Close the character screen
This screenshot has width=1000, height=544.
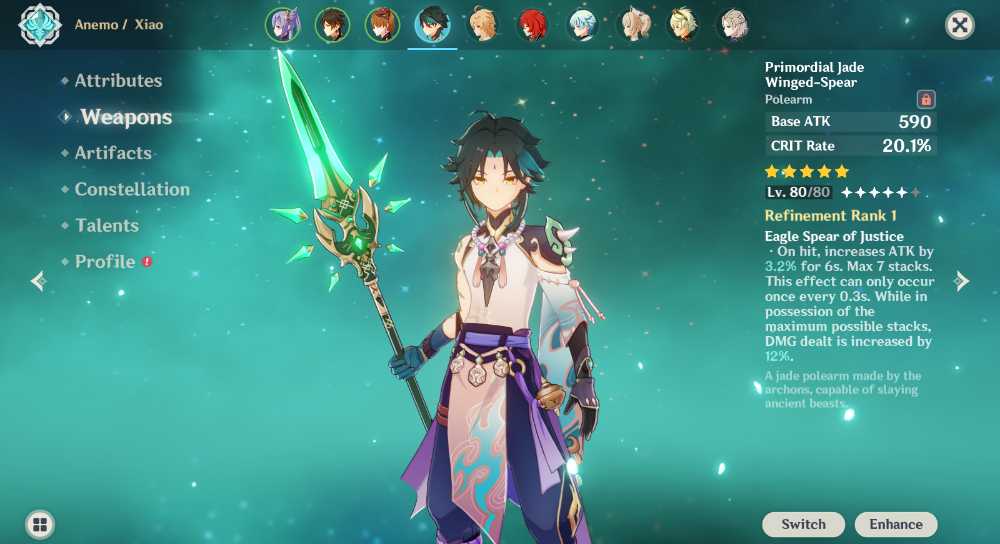tap(960, 25)
